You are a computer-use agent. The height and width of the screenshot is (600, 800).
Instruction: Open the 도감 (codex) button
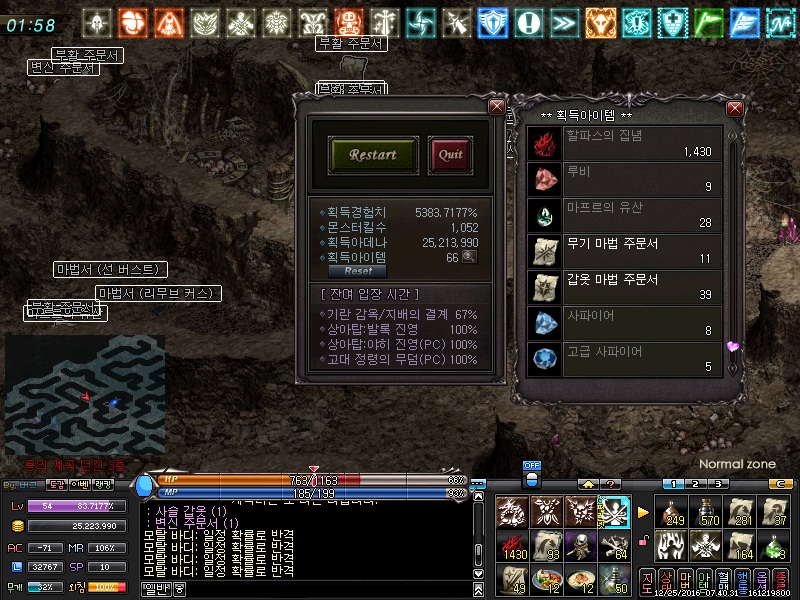(57, 484)
